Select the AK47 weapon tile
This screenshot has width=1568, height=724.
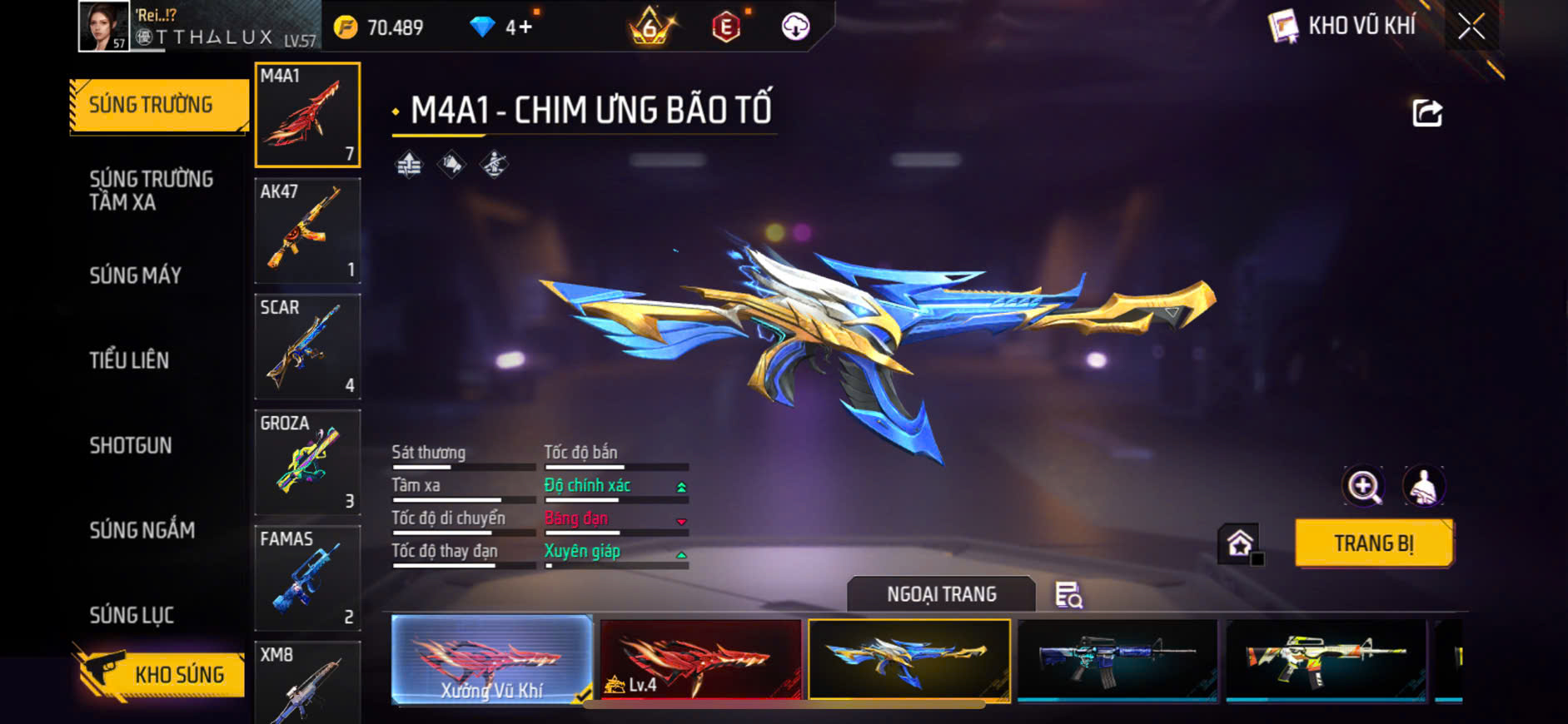(x=307, y=231)
